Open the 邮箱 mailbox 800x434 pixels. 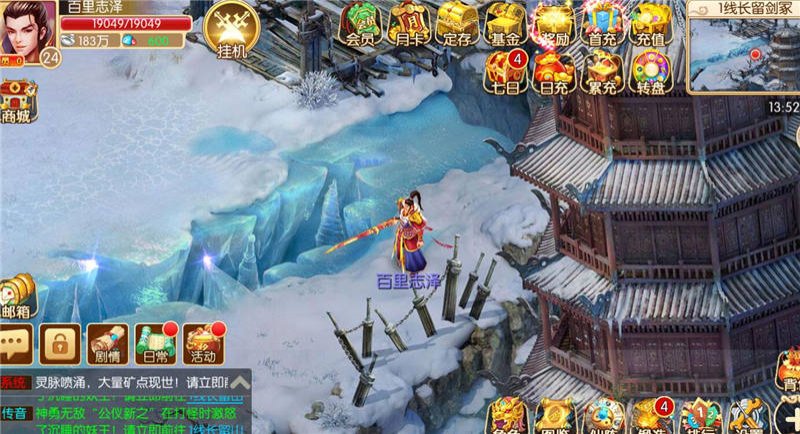(16, 297)
